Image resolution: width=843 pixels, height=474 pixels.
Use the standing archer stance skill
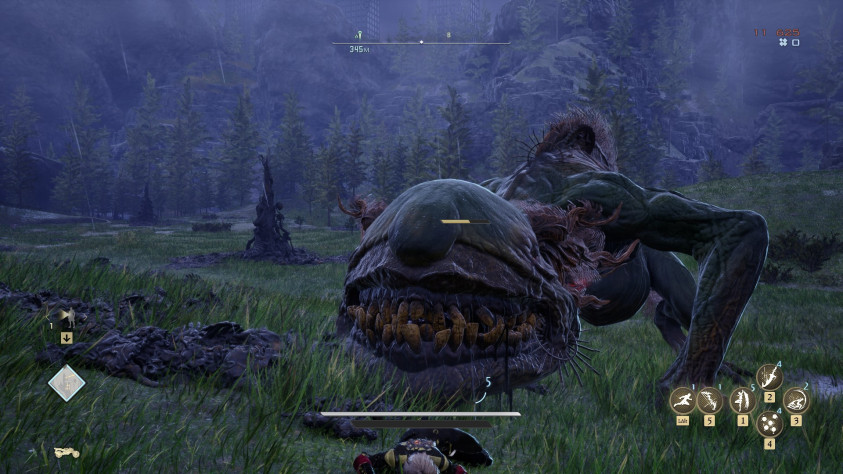(741, 401)
